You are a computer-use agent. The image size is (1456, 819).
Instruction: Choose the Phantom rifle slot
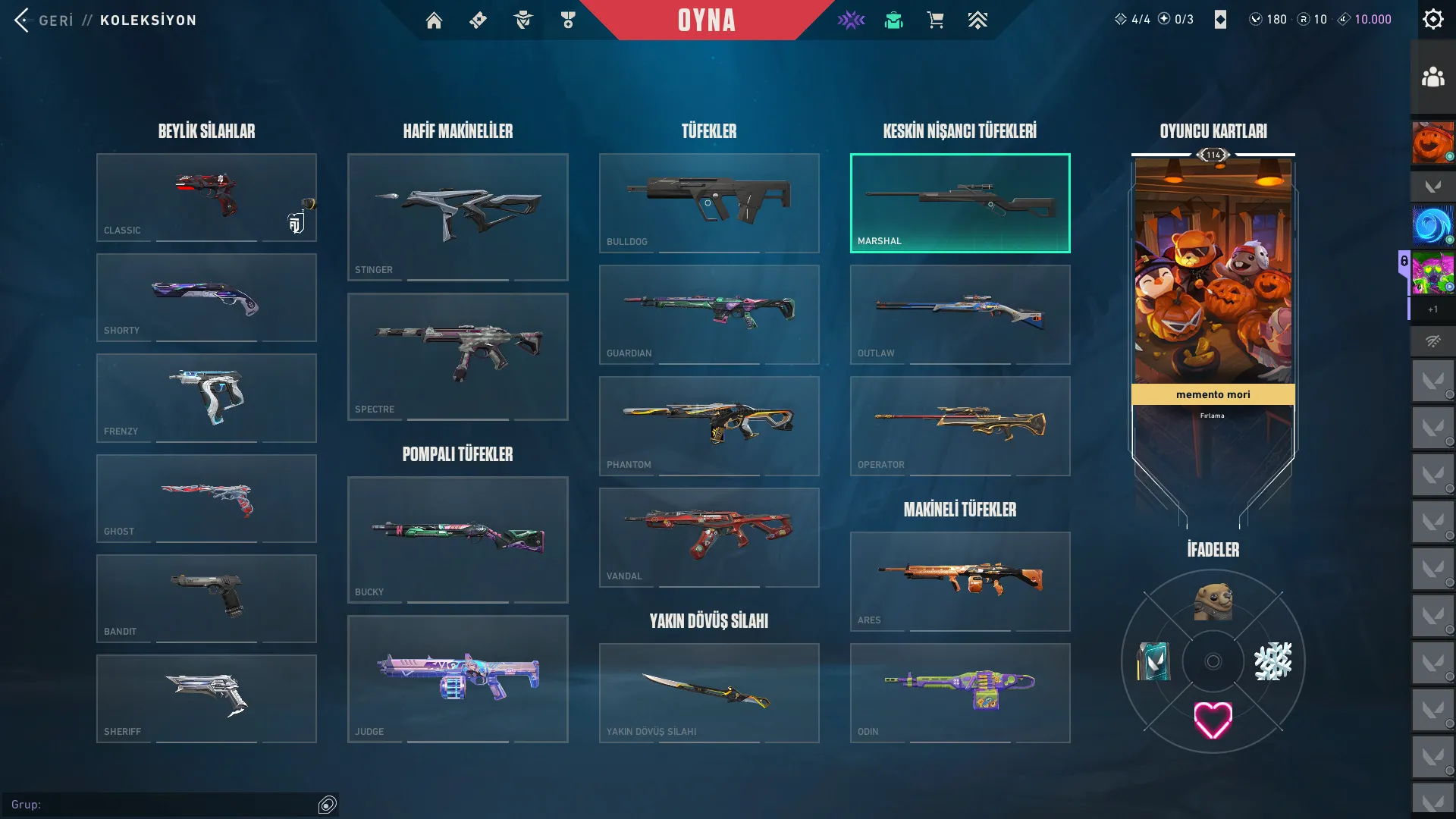(x=709, y=425)
